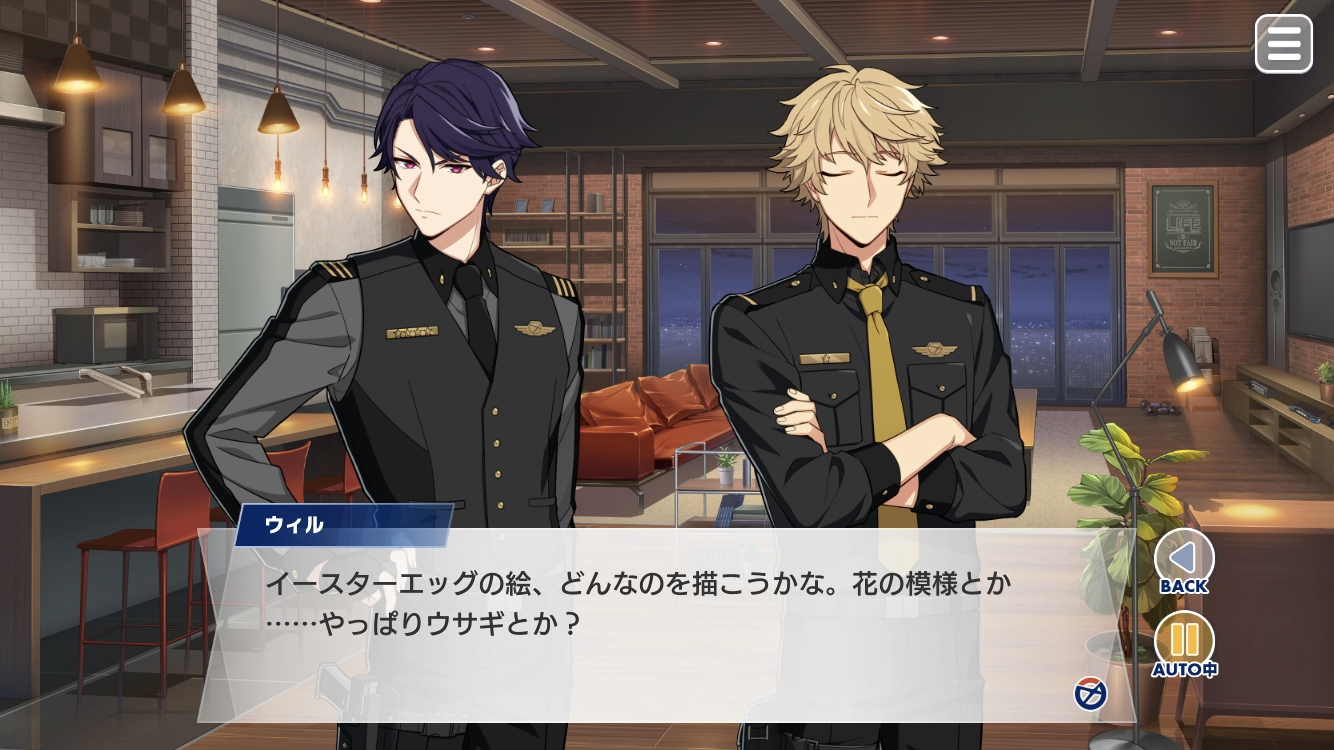This screenshot has height=750, width=1334.
Task: Go back with the BACK button
Action: (1184, 559)
